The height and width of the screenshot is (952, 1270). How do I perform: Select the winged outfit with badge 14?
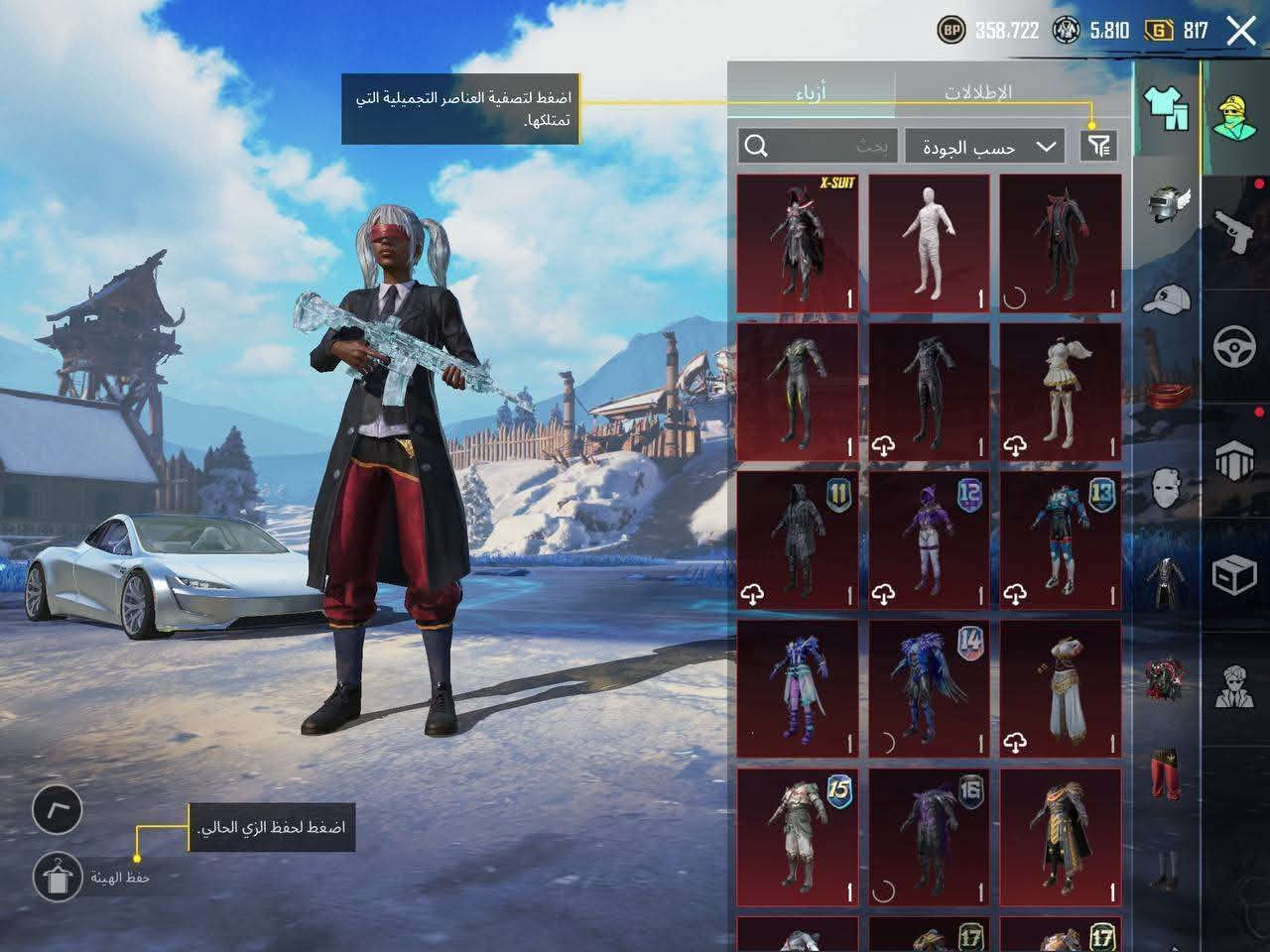[x=930, y=688]
